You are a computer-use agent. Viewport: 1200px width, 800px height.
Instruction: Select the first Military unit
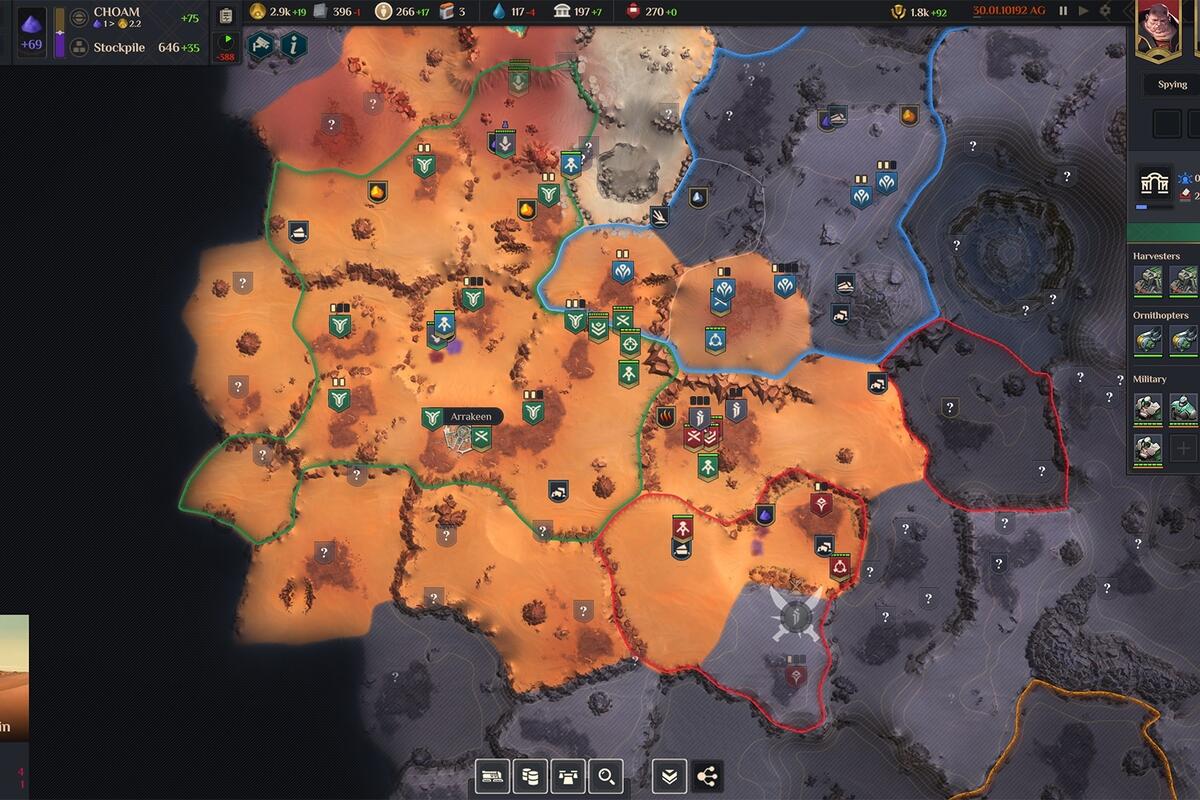point(1149,407)
